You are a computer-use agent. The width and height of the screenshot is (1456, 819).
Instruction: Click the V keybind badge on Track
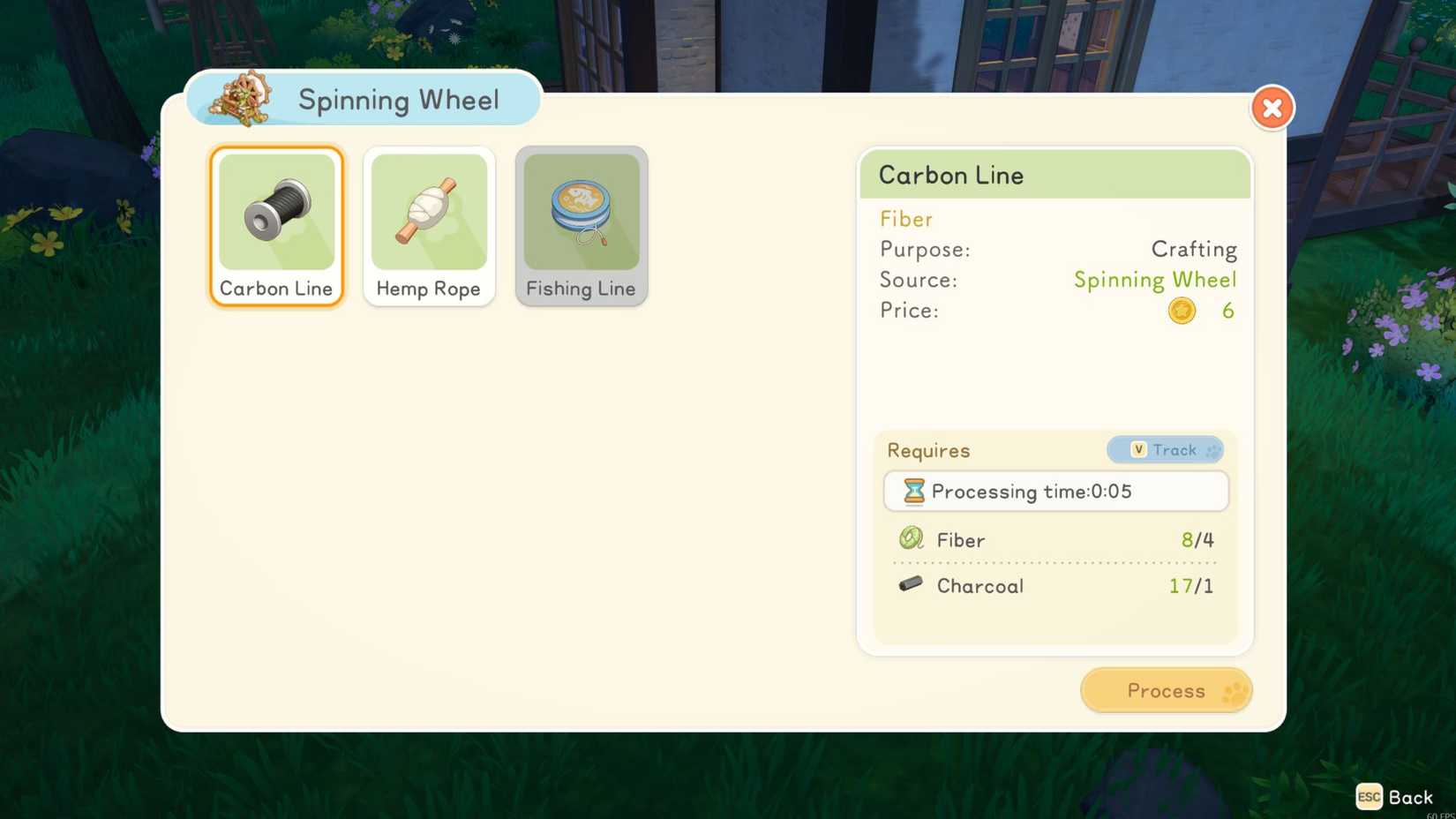click(x=1139, y=449)
